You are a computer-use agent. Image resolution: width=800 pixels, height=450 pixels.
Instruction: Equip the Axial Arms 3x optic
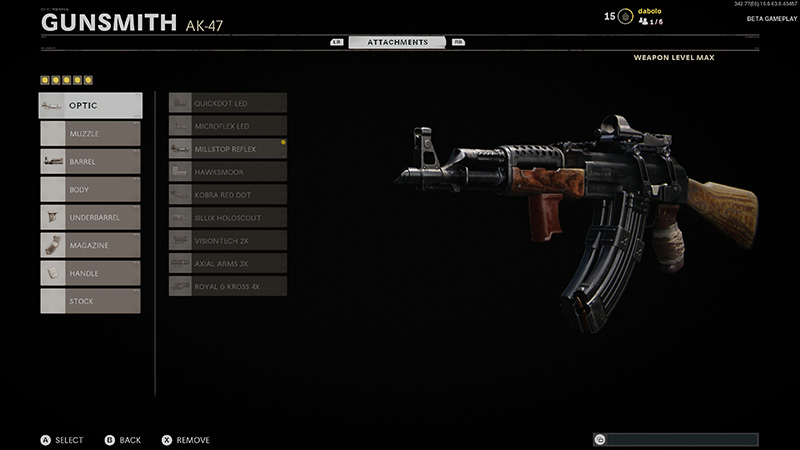click(228, 264)
